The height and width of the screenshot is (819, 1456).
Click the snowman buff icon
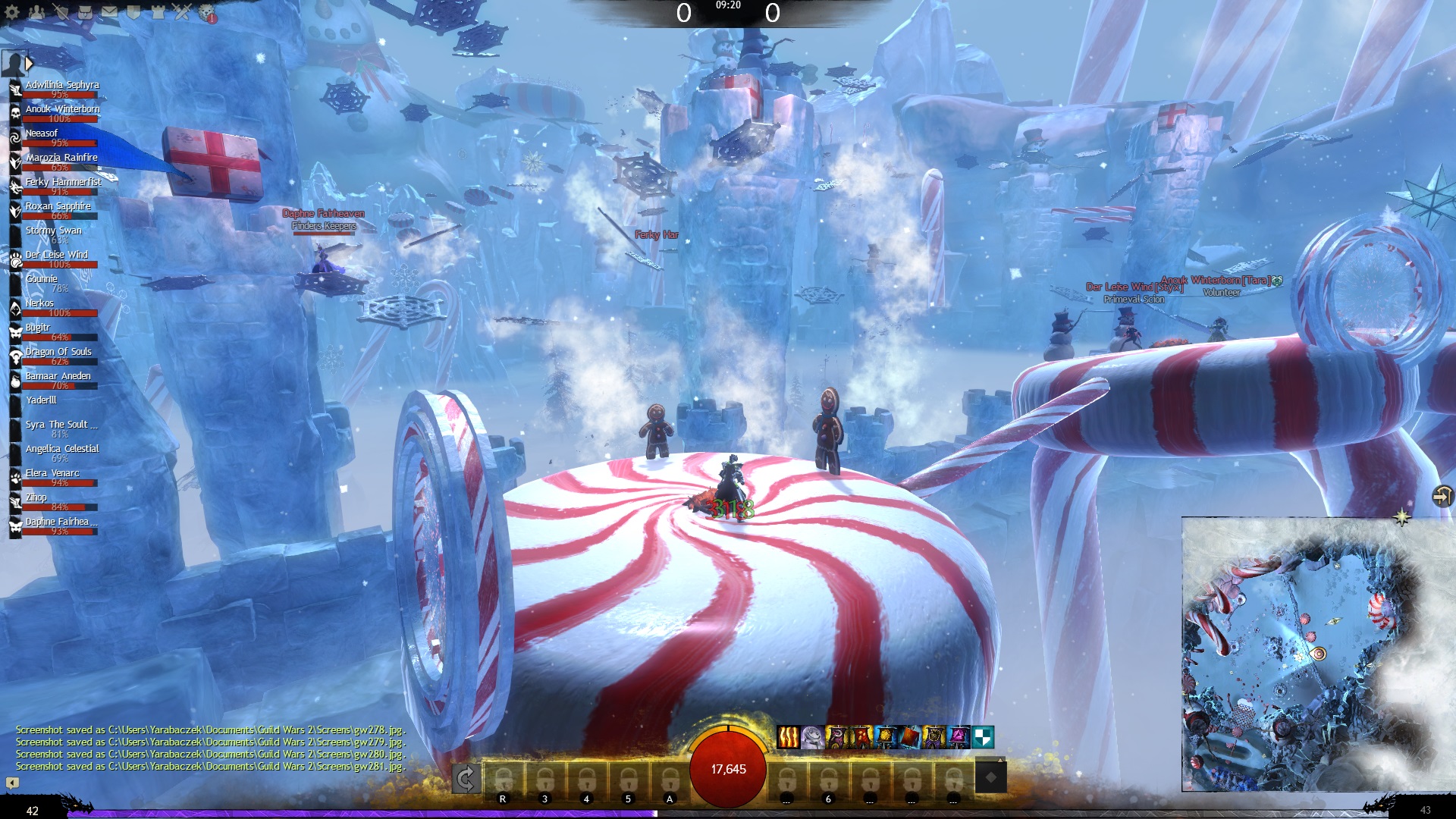point(812,737)
